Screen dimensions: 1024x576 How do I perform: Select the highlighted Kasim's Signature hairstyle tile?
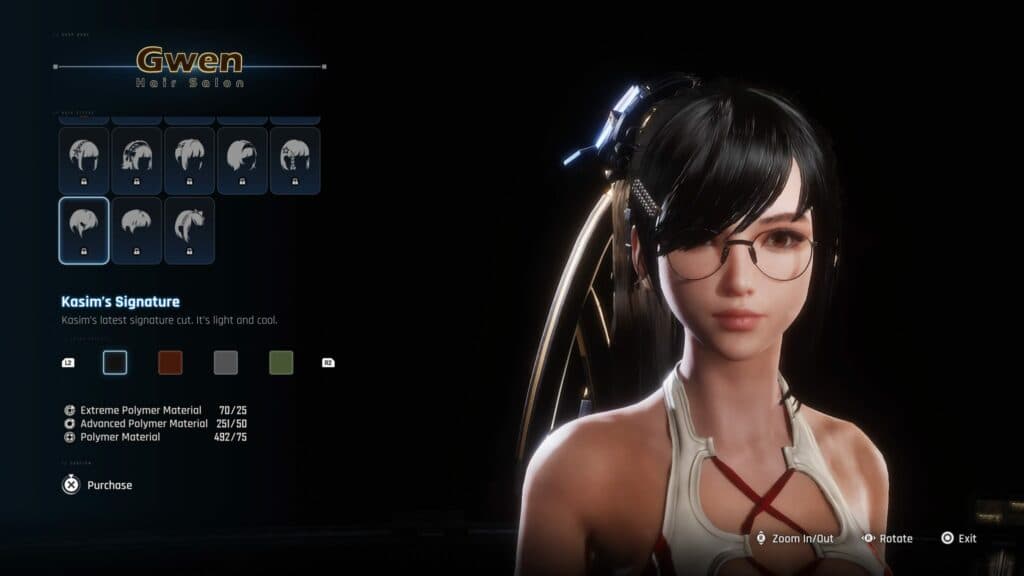84,230
